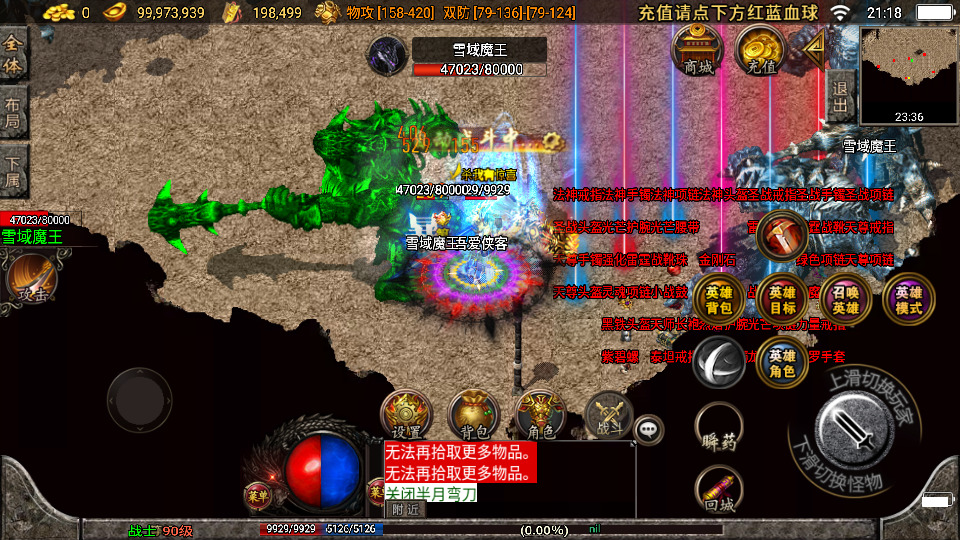Use the 瞬药 instant potion button
960x540 pixels.
[719, 429]
